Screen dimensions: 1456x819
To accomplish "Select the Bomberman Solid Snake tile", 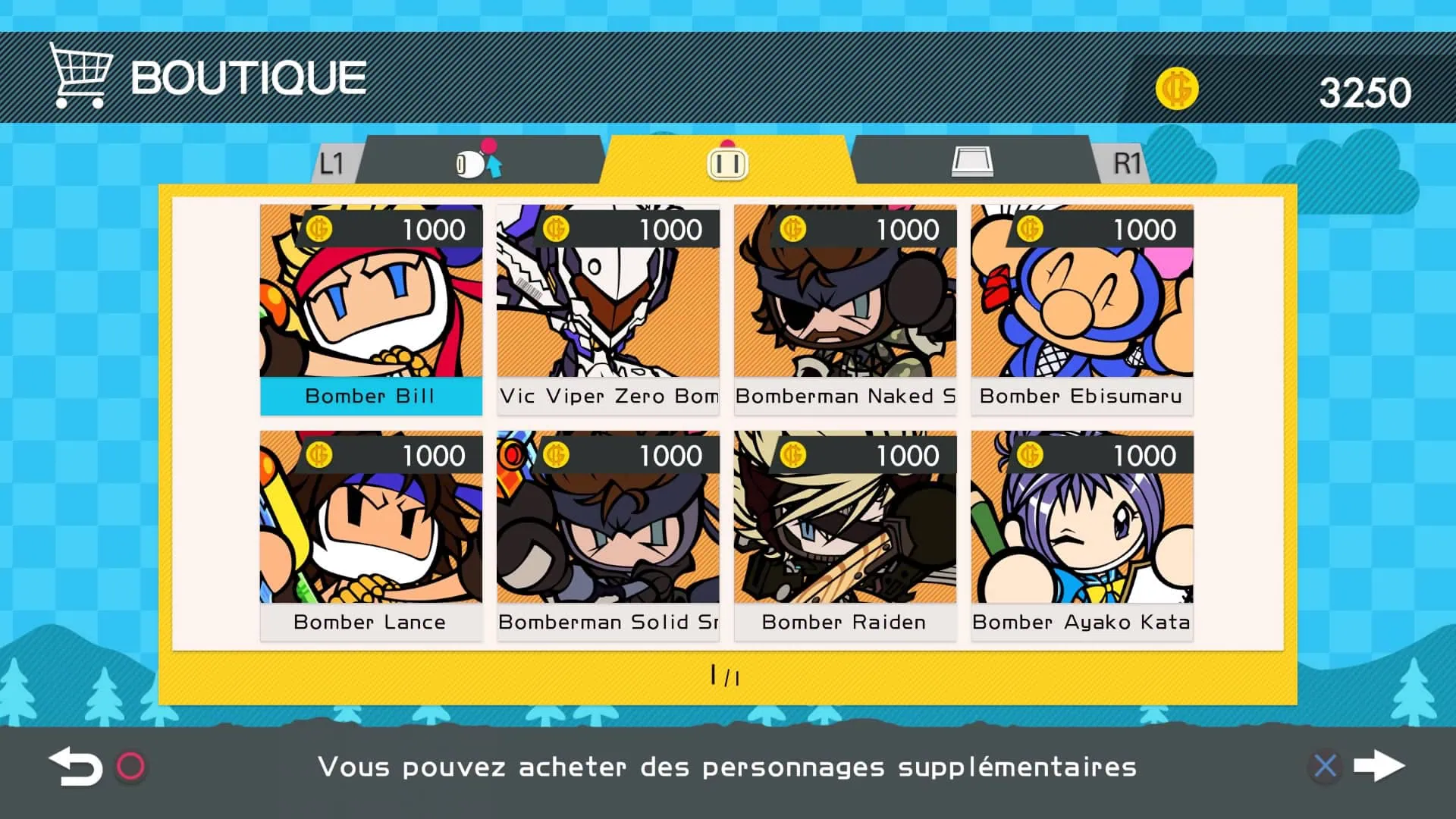I will click(608, 535).
